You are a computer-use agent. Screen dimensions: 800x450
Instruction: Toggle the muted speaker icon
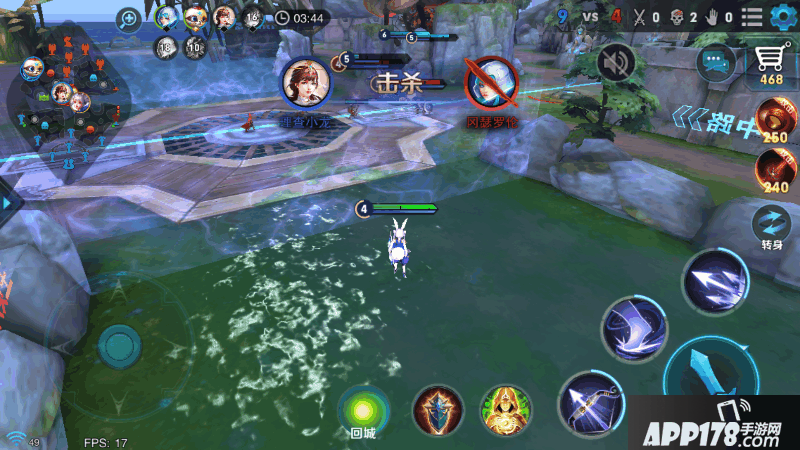point(616,63)
